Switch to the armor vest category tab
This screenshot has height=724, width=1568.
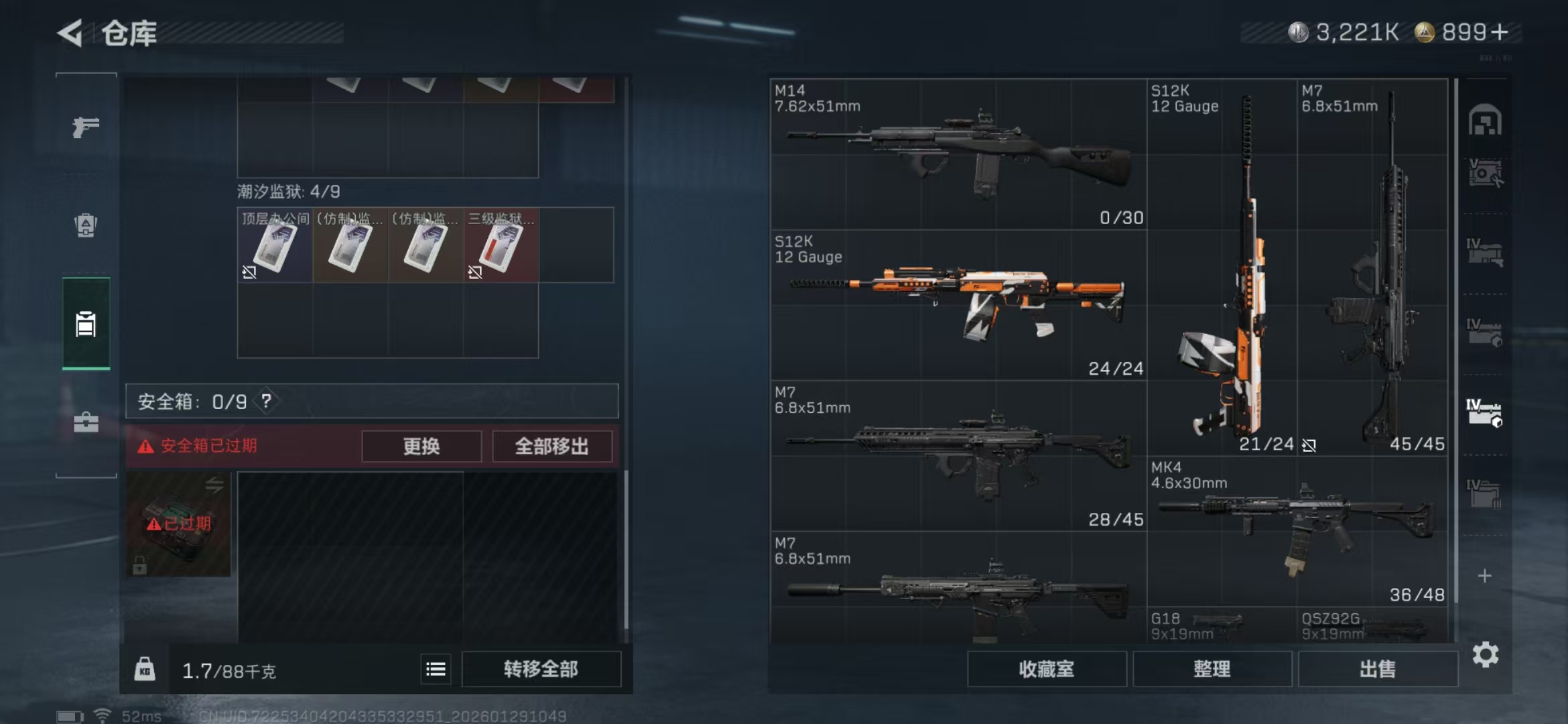click(x=86, y=225)
